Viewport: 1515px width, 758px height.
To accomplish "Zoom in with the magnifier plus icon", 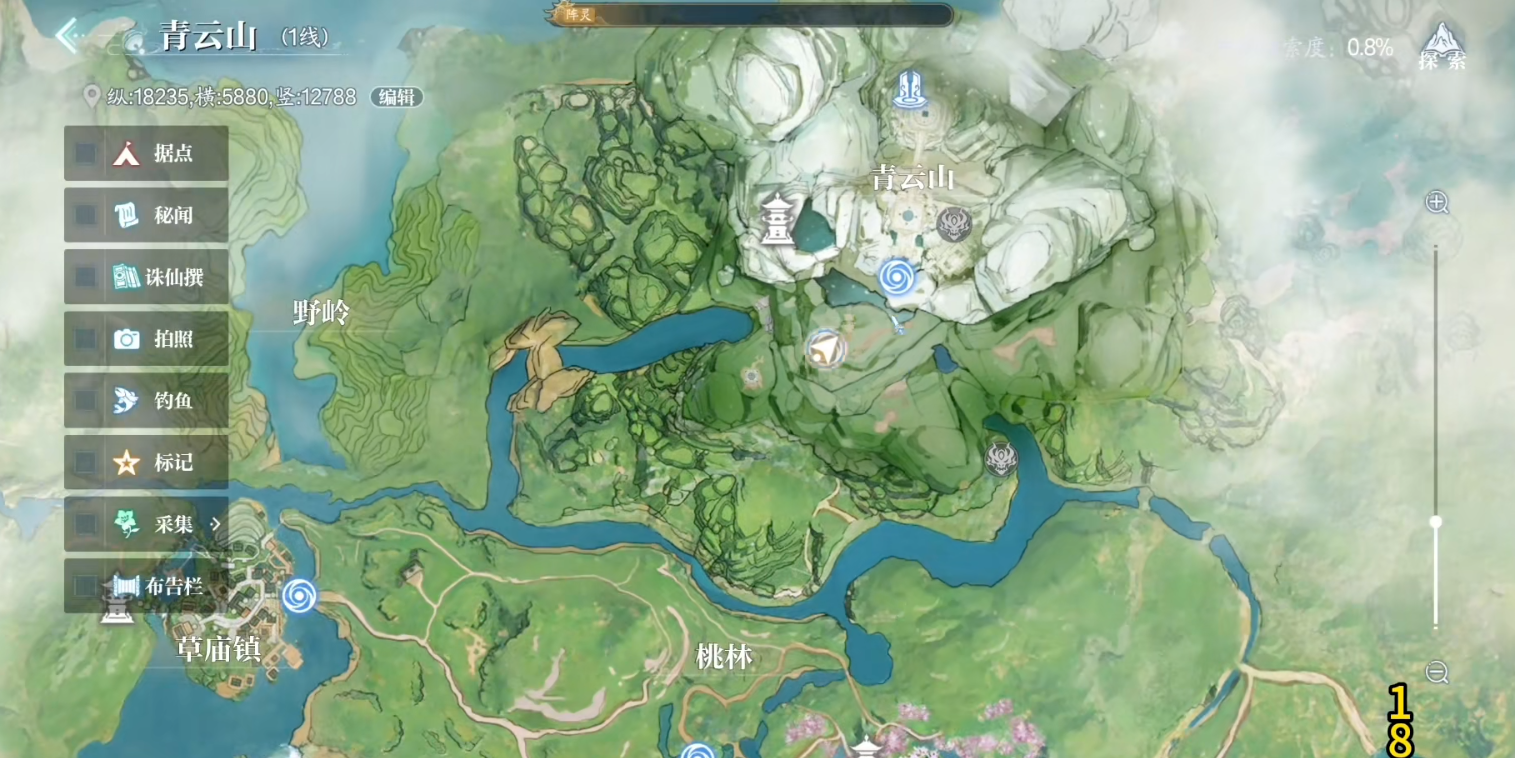I will (1437, 203).
